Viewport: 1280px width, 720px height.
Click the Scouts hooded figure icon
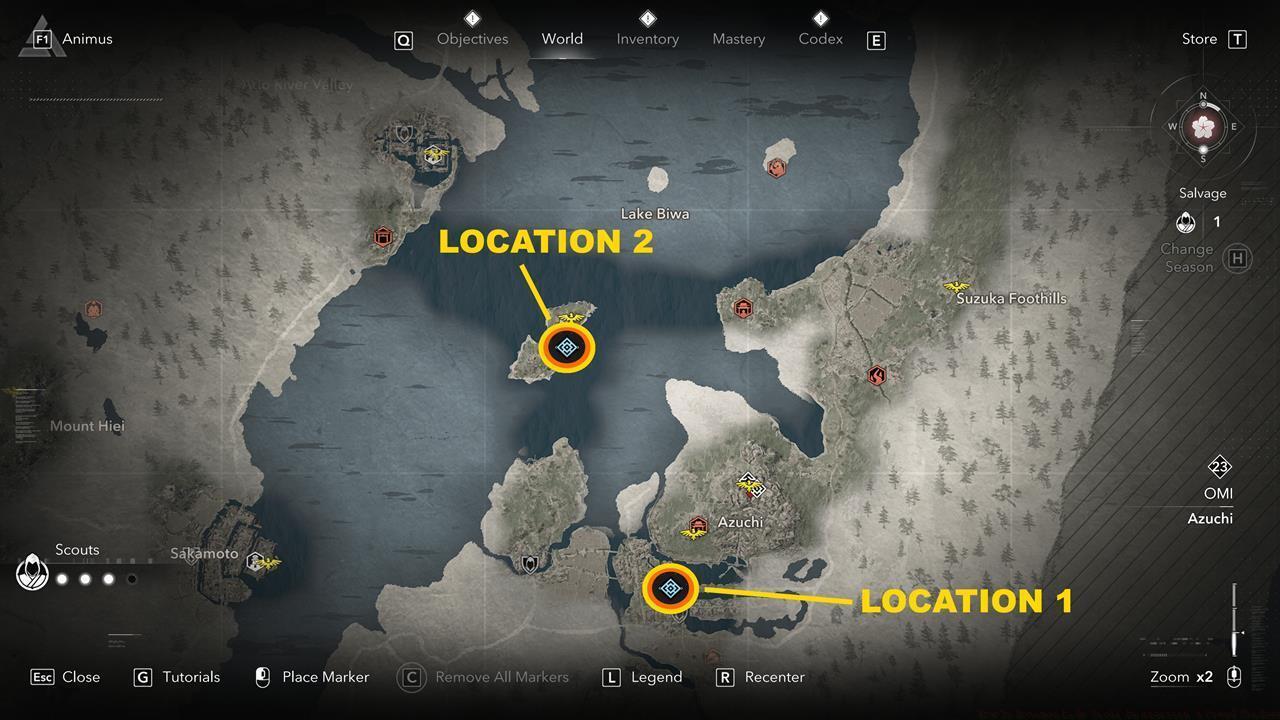[32, 572]
